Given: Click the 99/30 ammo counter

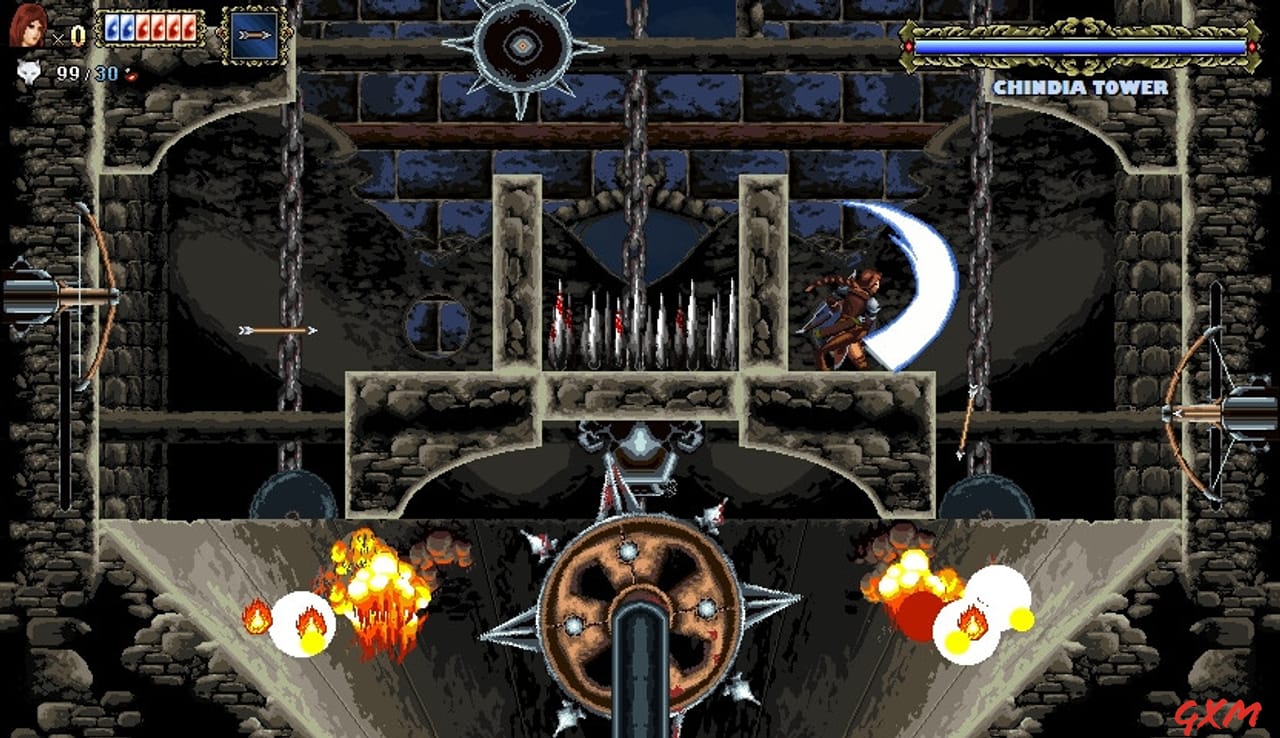Looking at the screenshot, I should point(85,71).
